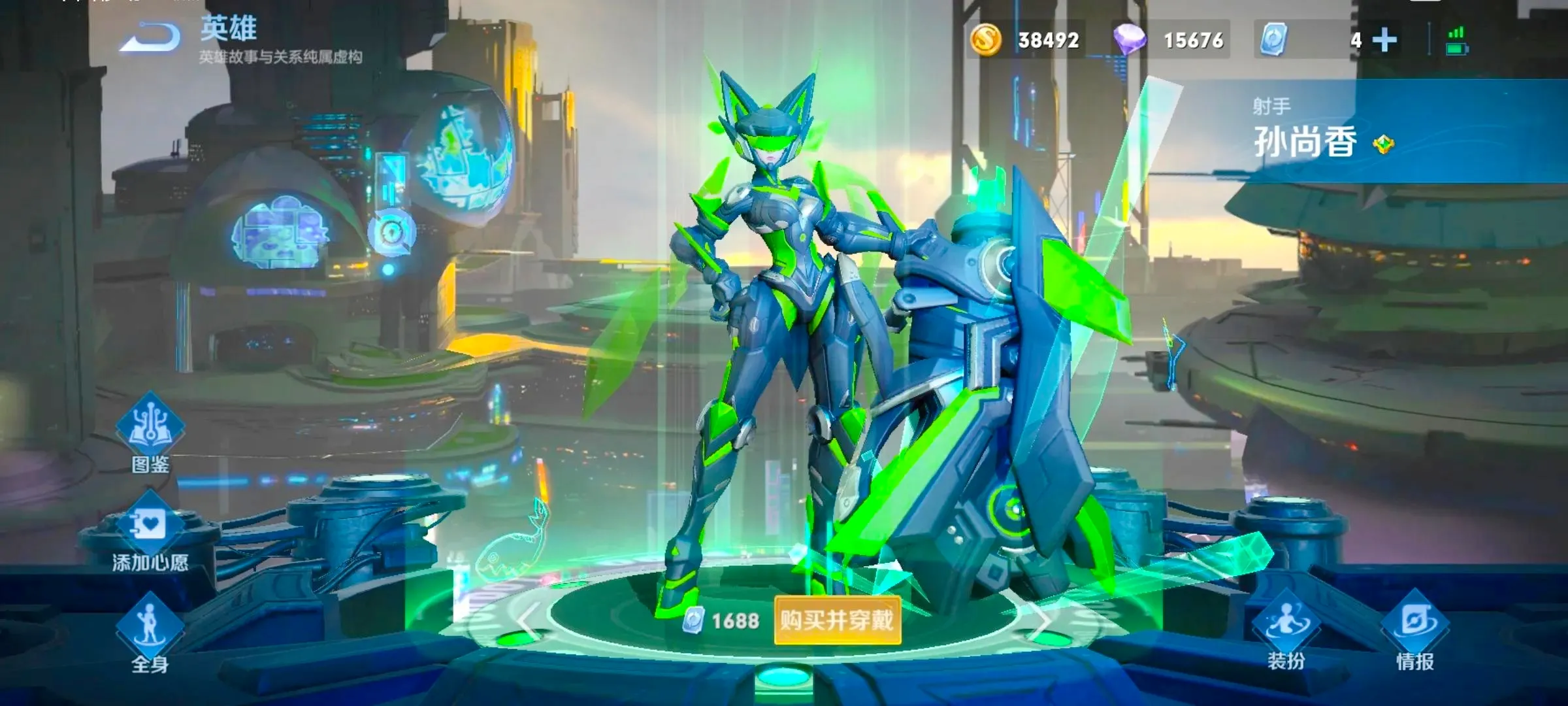The image size is (1568, 706).
Task: Show full body view (全身)
Action: point(150,631)
